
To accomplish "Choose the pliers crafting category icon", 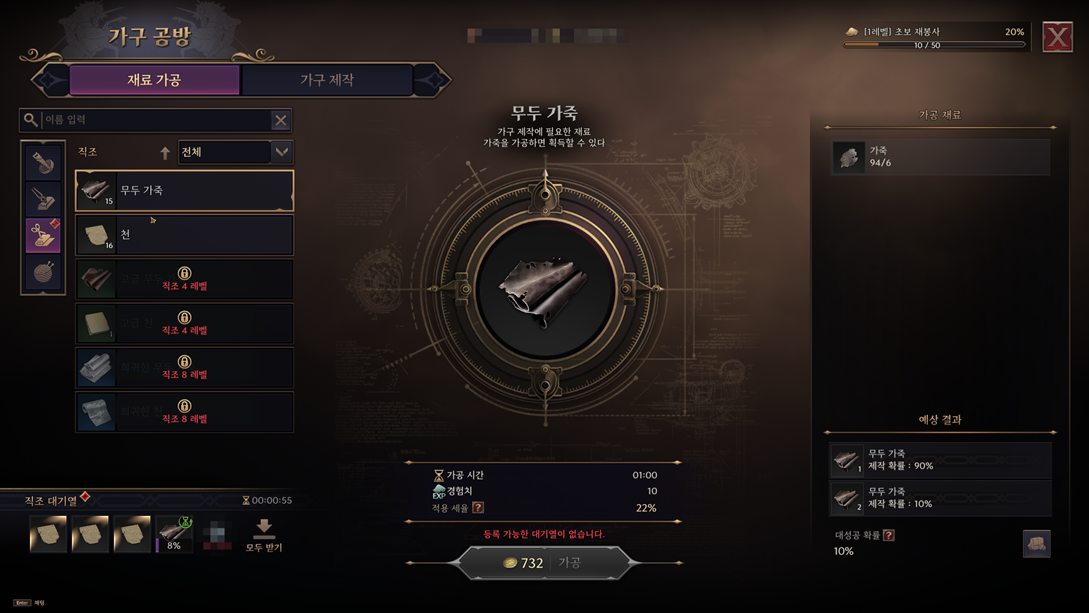I will coord(44,199).
